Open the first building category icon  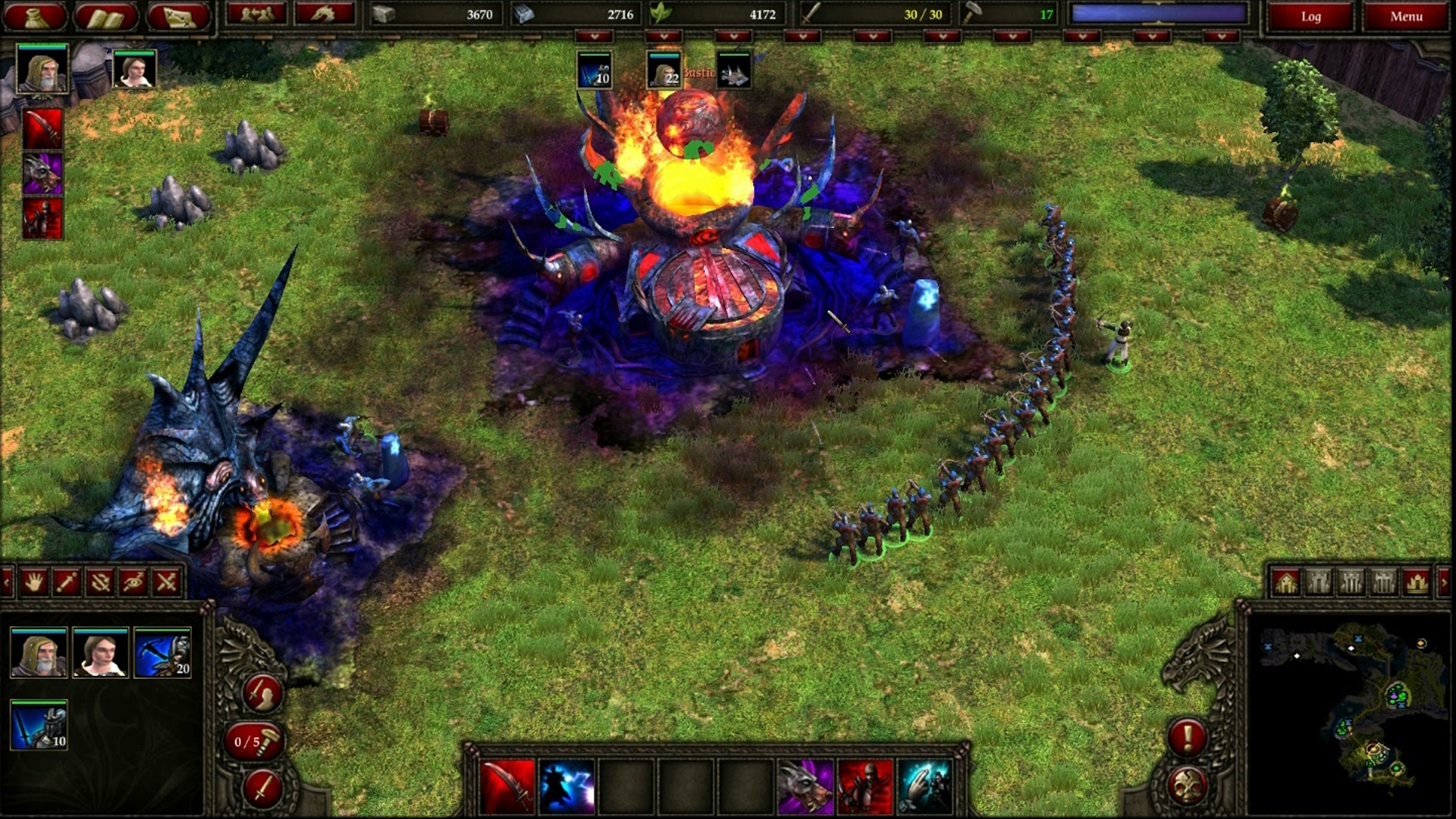pyautogui.click(x=1285, y=582)
